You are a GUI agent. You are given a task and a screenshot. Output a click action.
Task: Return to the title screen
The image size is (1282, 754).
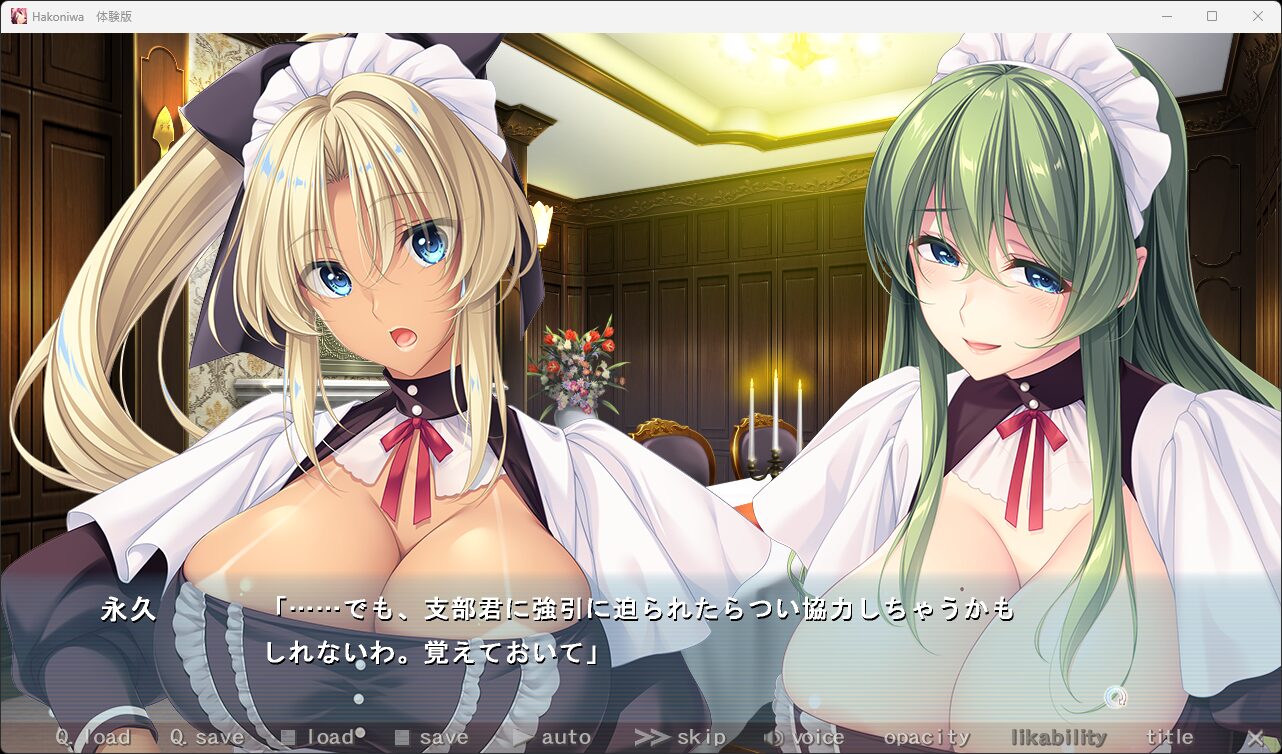pyautogui.click(x=1169, y=738)
